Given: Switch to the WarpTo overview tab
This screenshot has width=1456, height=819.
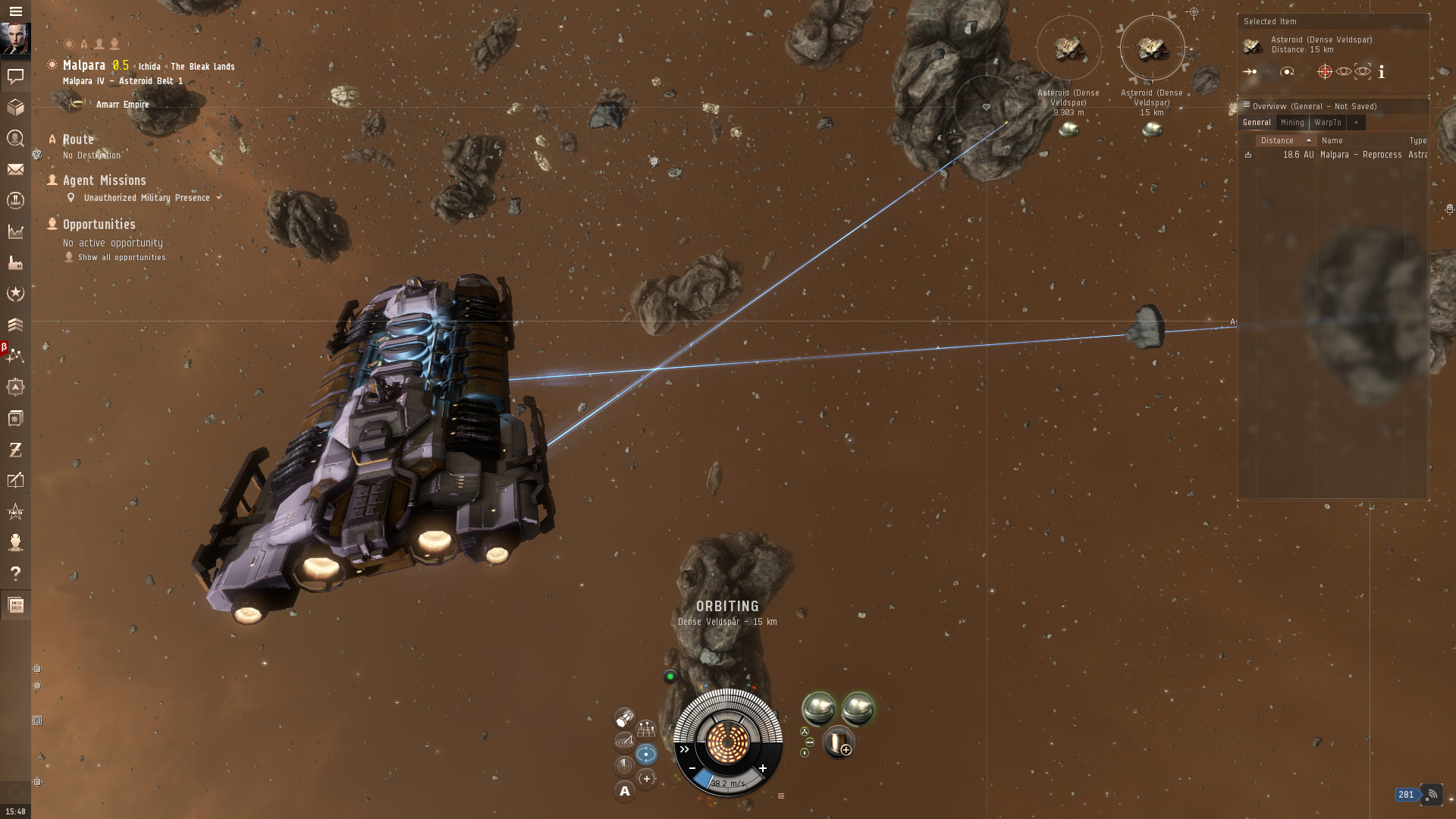Looking at the screenshot, I should [x=1327, y=122].
